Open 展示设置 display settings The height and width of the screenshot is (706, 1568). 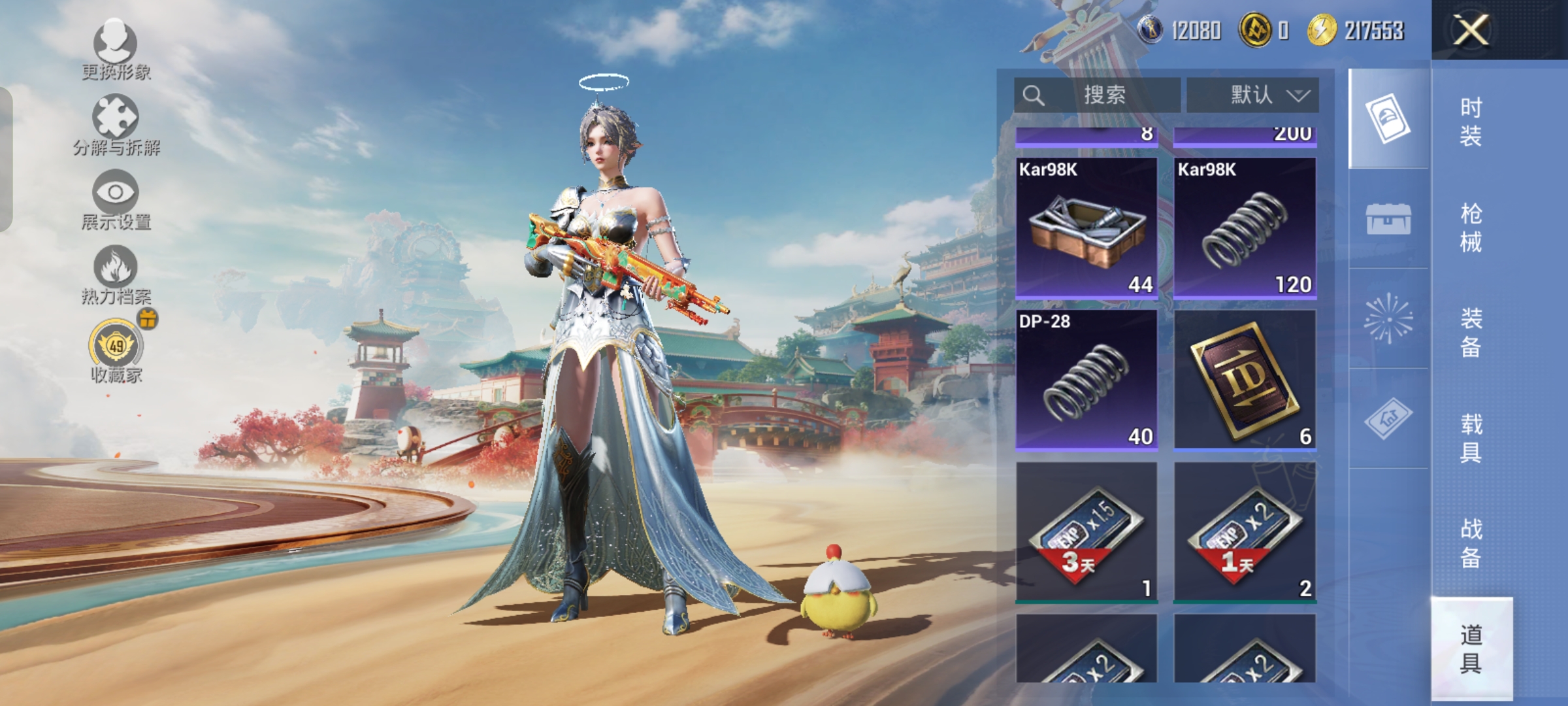pyautogui.click(x=116, y=200)
